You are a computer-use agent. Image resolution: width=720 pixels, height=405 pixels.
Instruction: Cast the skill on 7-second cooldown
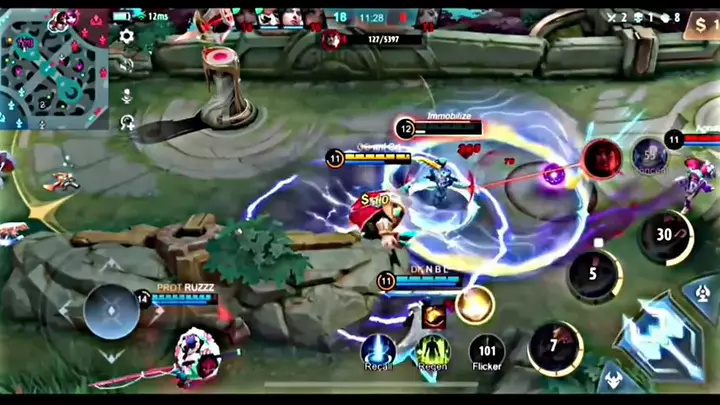point(555,347)
